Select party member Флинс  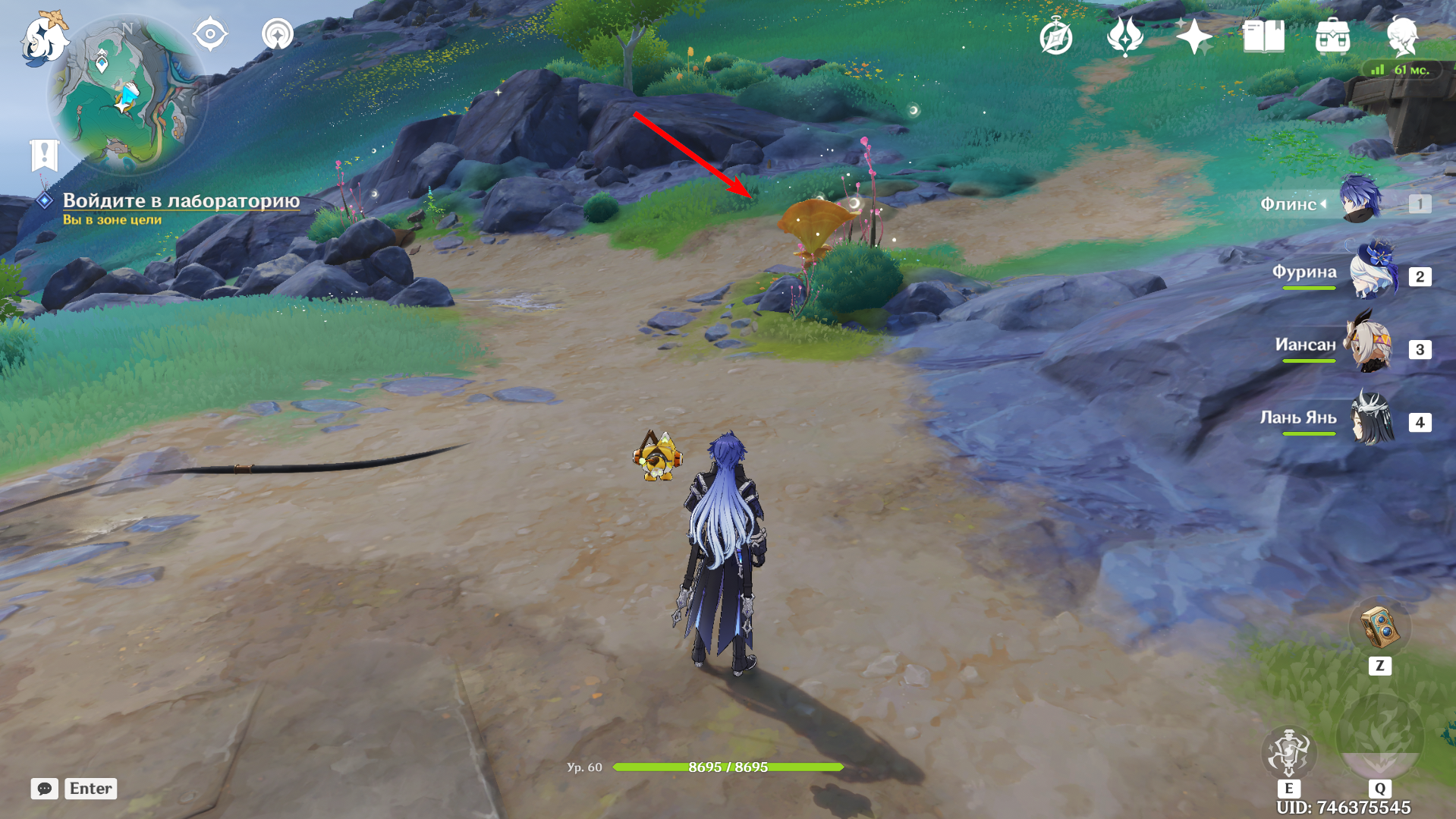1358,200
